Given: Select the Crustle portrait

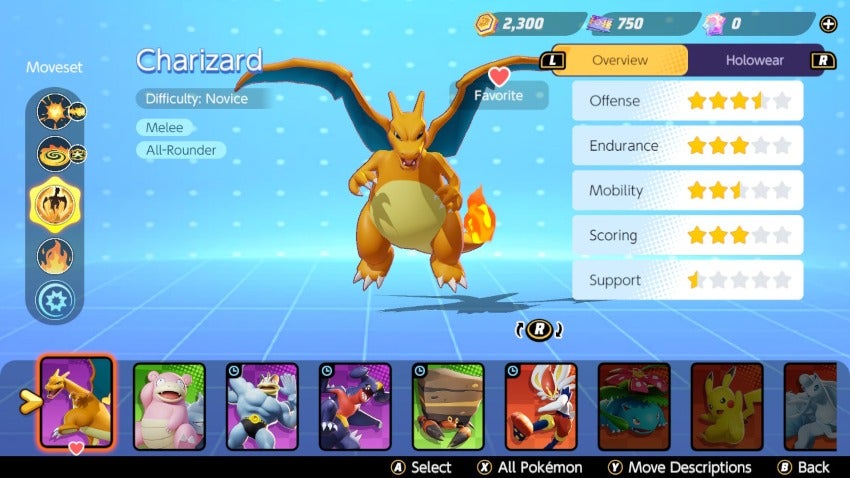Looking at the screenshot, I should coord(448,405).
